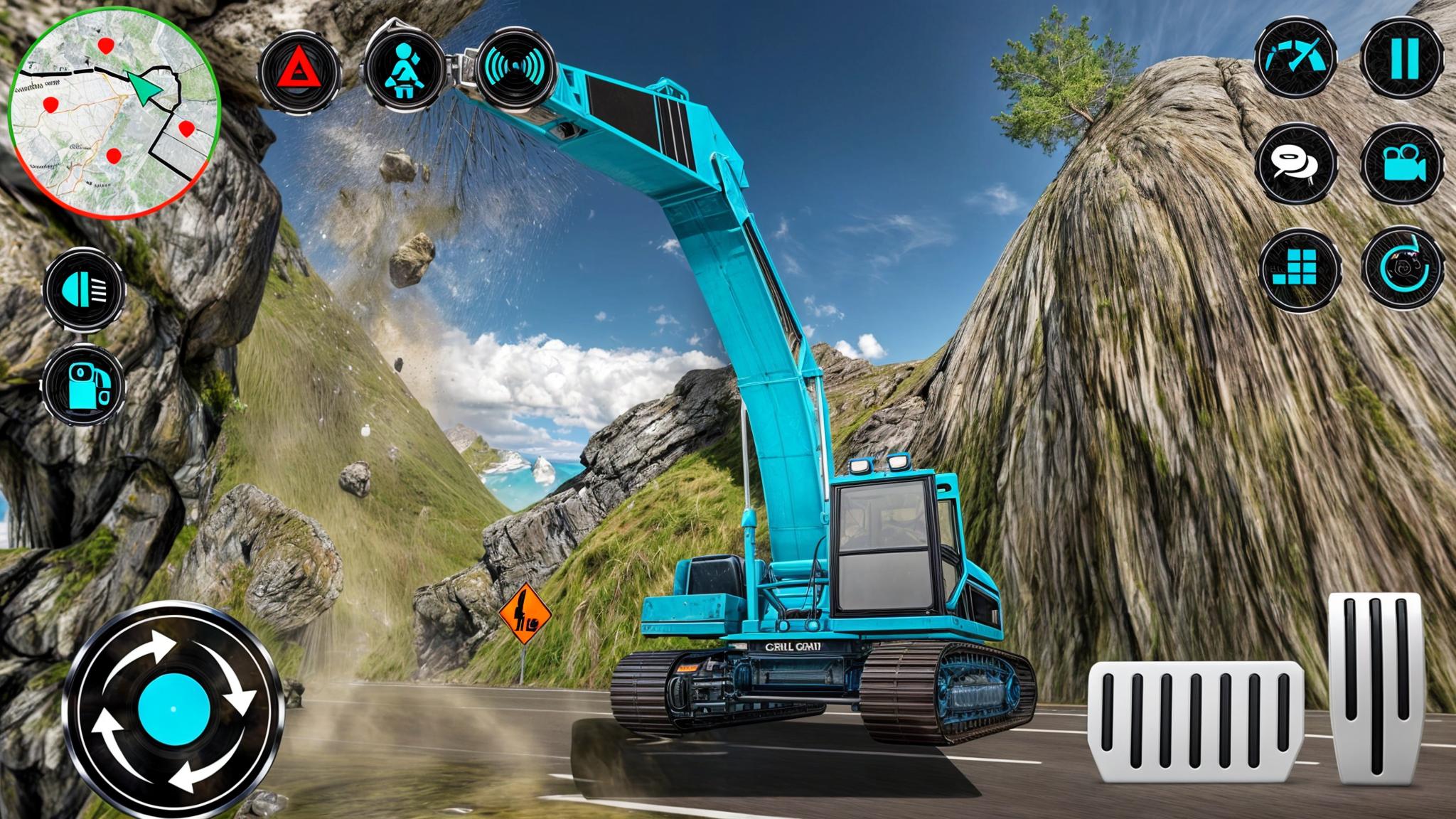Screen dimensions: 1456x819
Task: Open the speedometer gauge button
Action: [1295, 58]
